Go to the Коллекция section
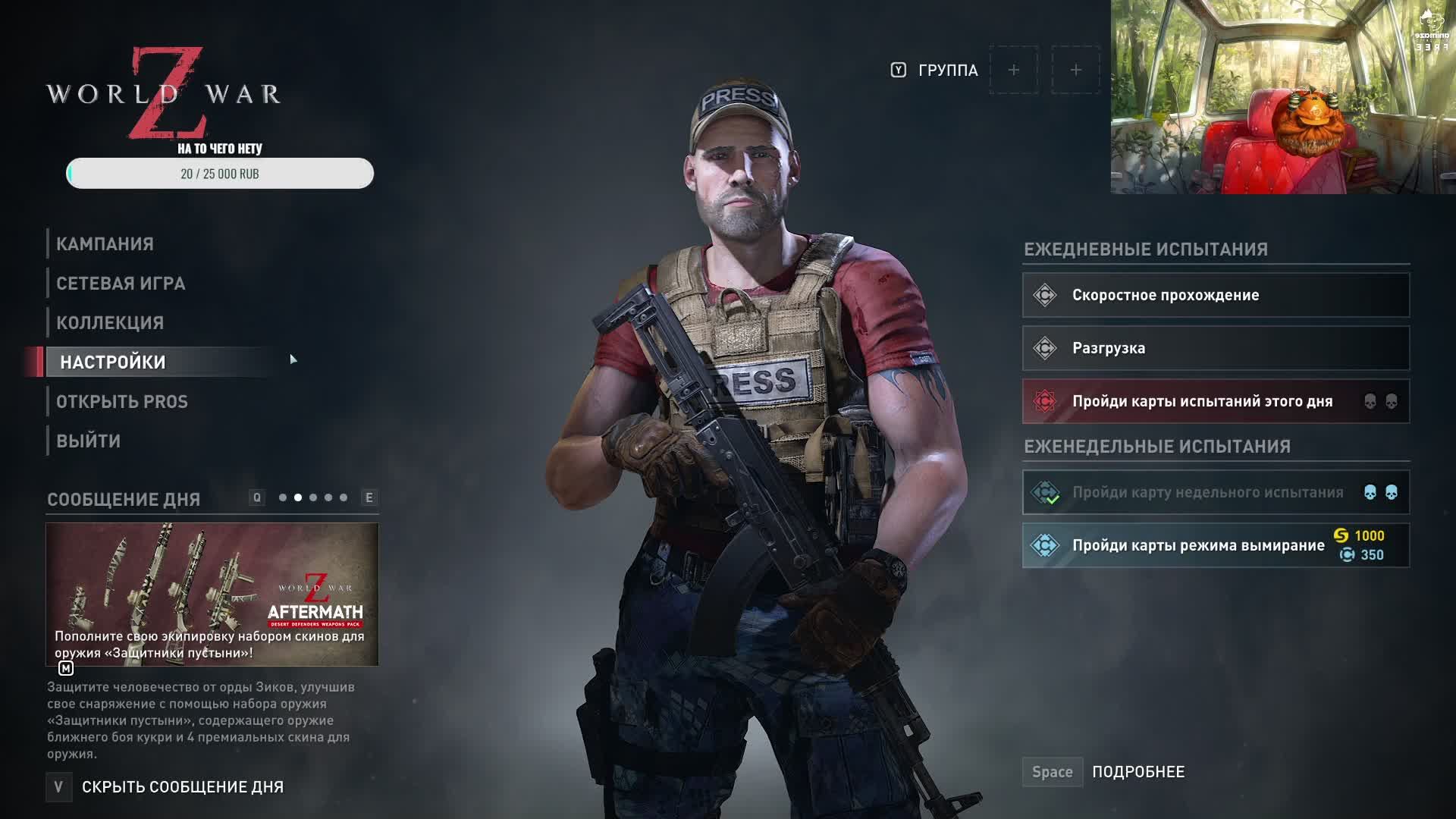The height and width of the screenshot is (819, 1456). (110, 323)
